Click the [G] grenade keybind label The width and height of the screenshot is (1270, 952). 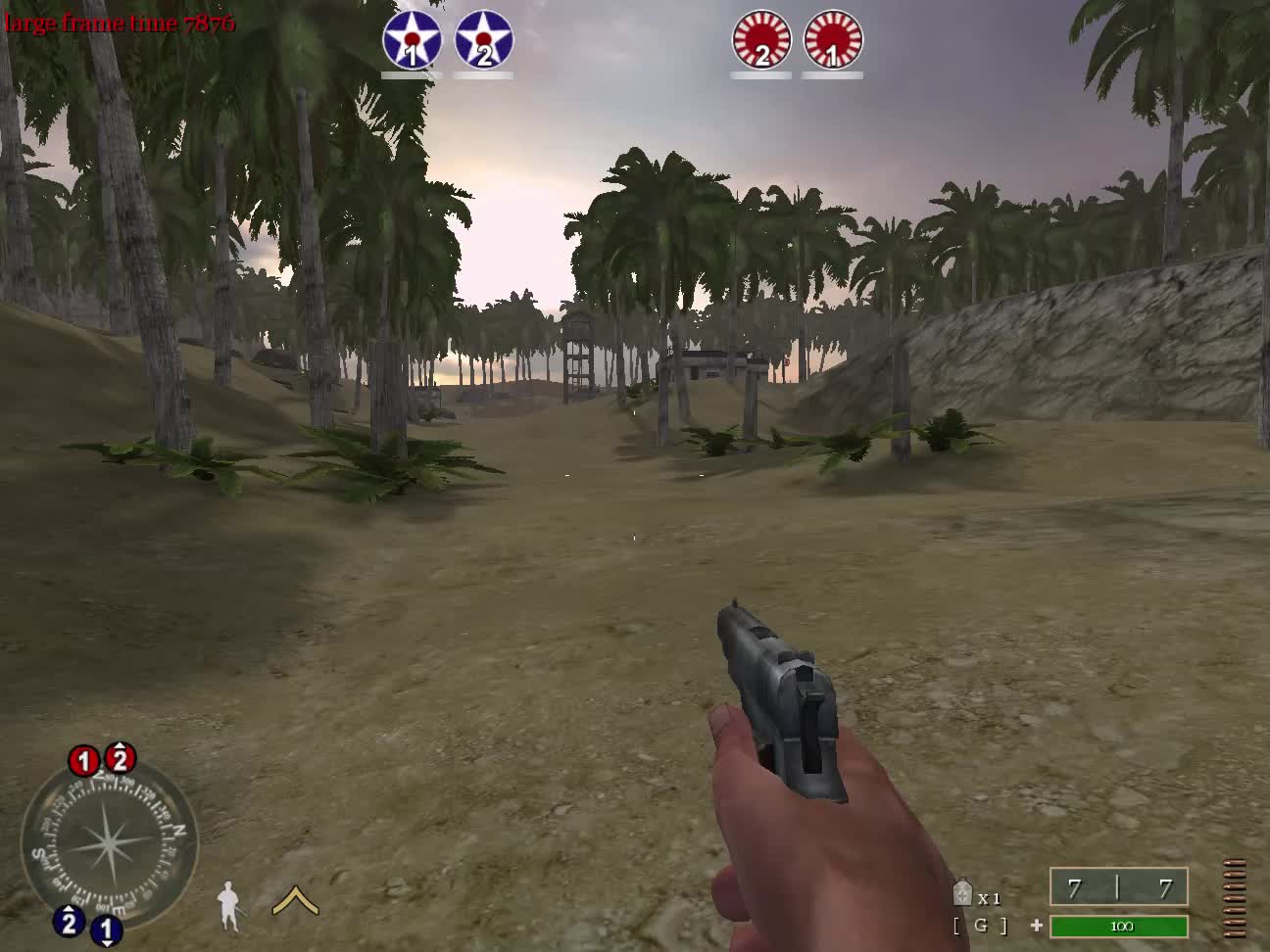click(981, 924)
